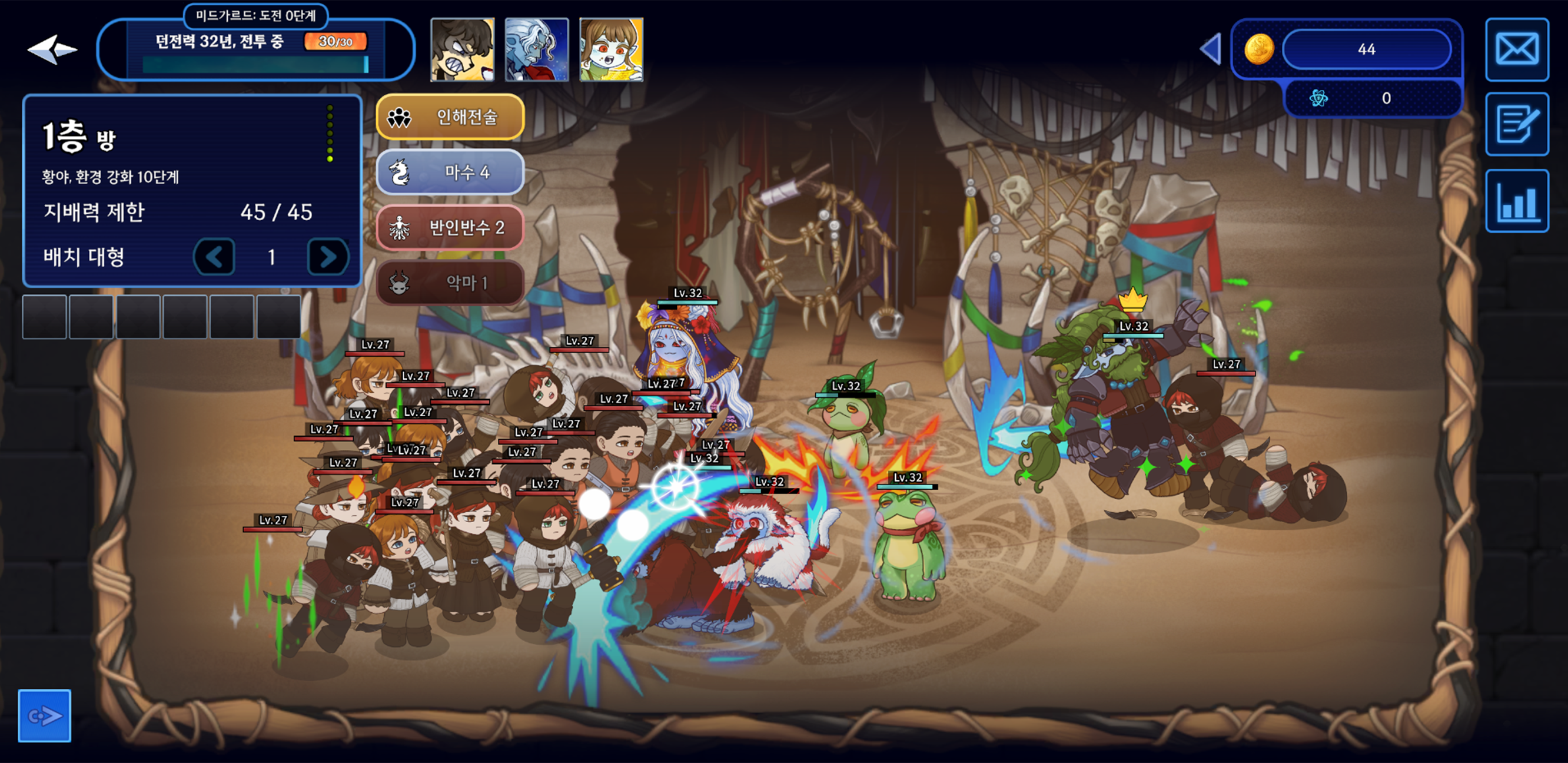This screenshot has width=1568, height=763.
Task: Select the second hero portrait at the top
Action: point(537,50)
